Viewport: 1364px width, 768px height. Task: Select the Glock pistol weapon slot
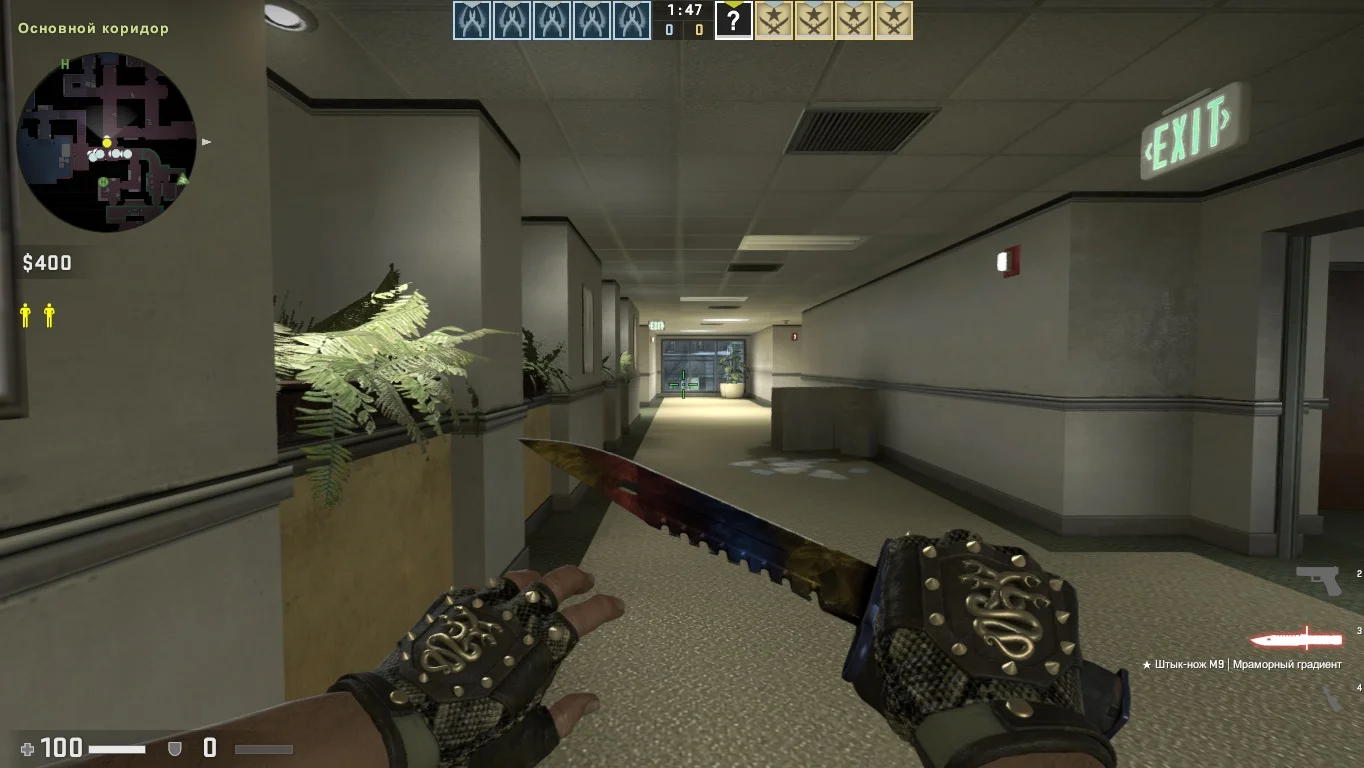1318,580
